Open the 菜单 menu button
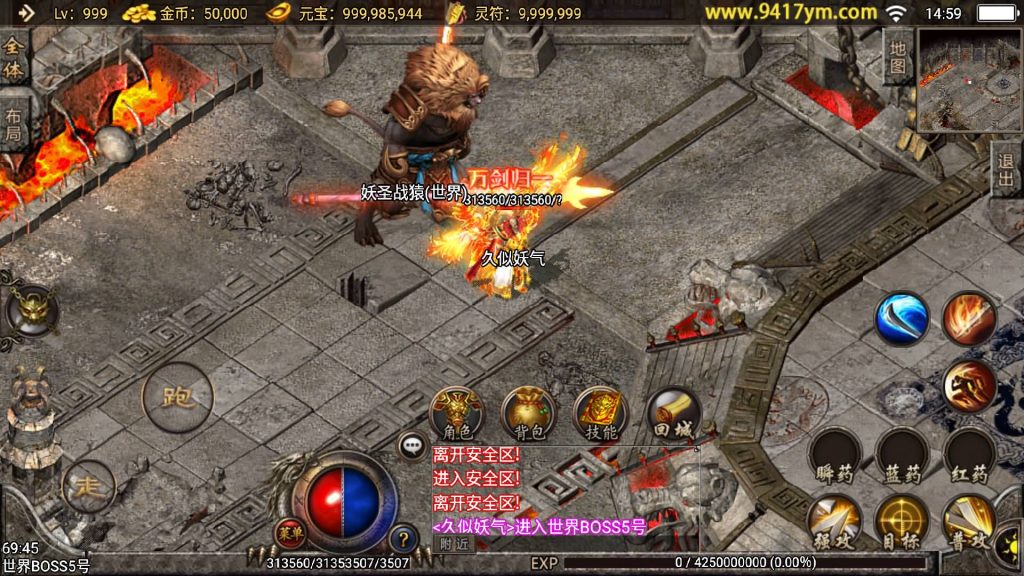1024x576 pixels. coord(289,532)
